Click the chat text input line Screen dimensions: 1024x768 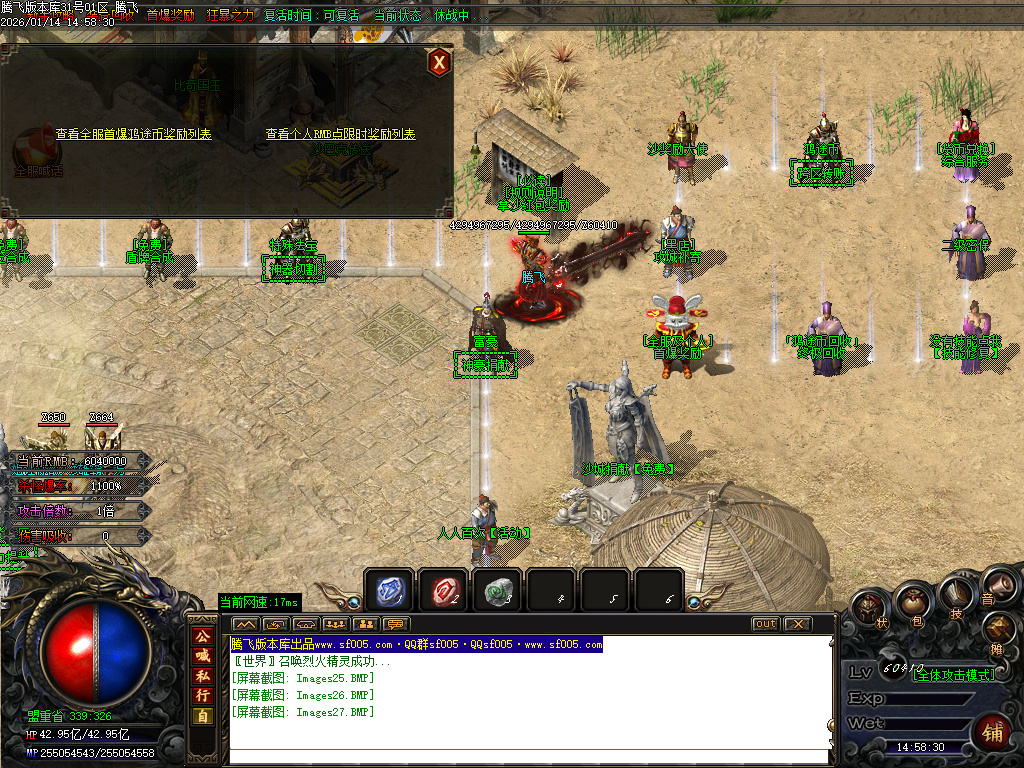[x=530, y=757]
